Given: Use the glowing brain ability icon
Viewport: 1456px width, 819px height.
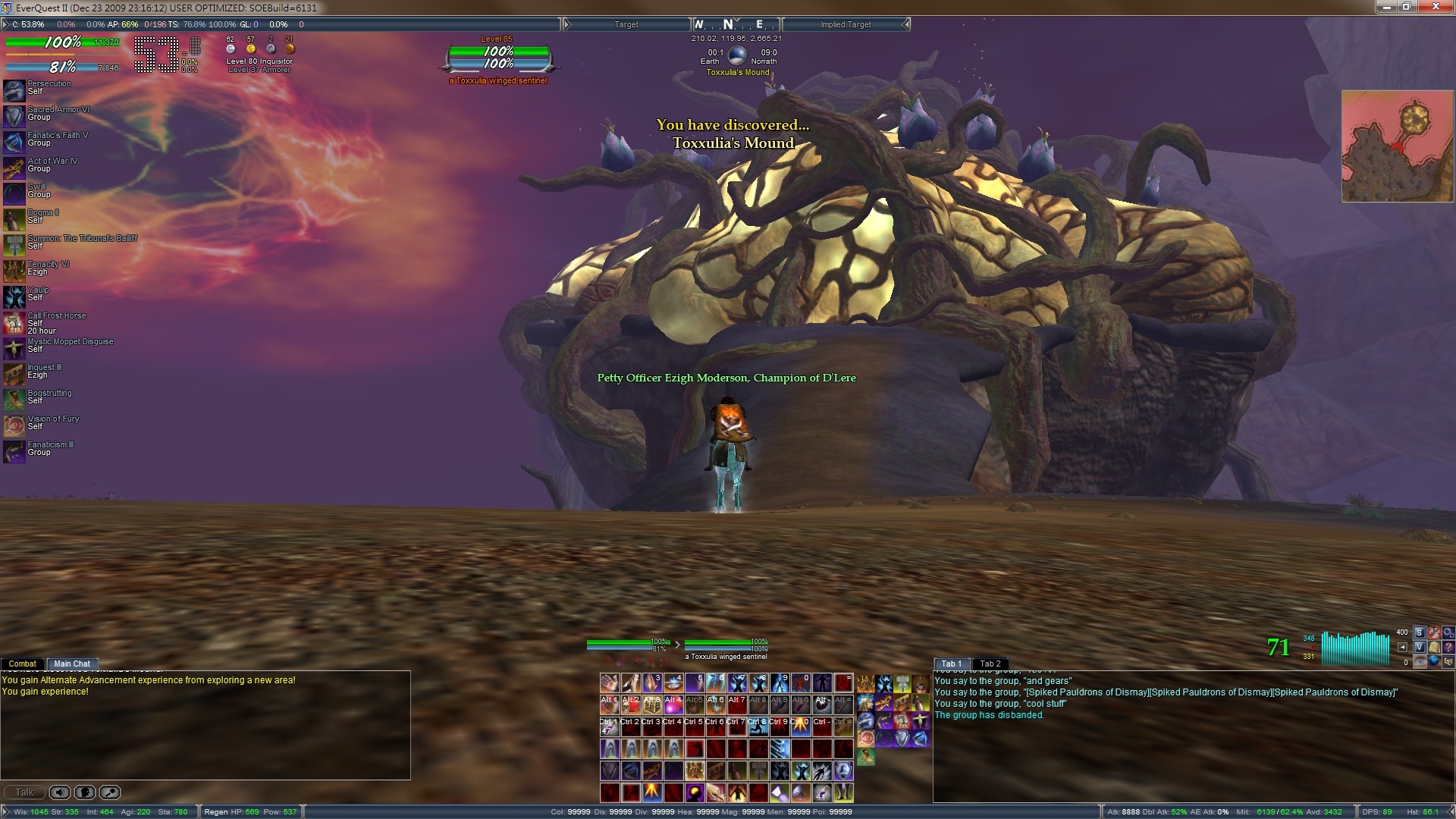Looking at the screenshot, I should (x=695, y=792).
